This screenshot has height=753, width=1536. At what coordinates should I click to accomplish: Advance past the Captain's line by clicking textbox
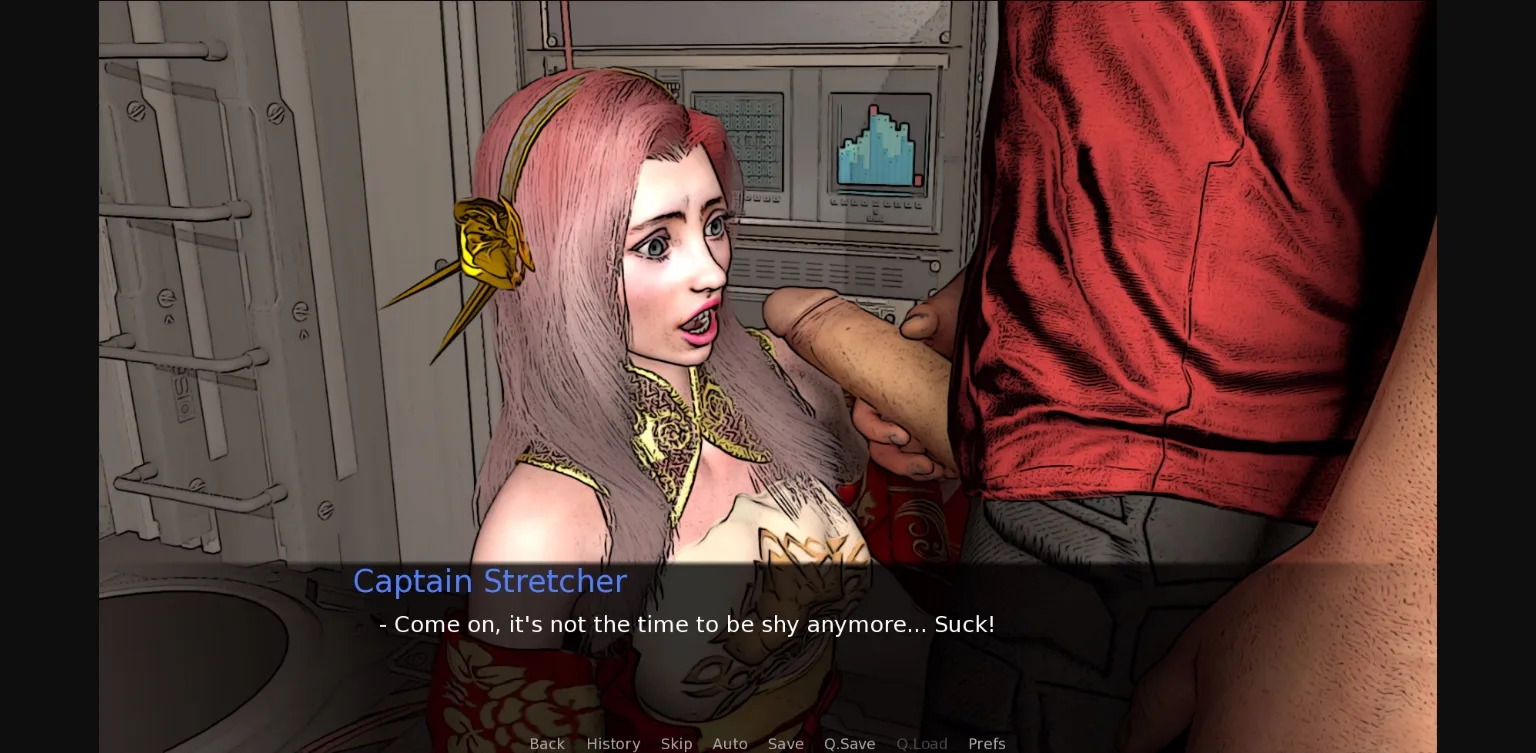pyautogui.click(x=700, y=624)
